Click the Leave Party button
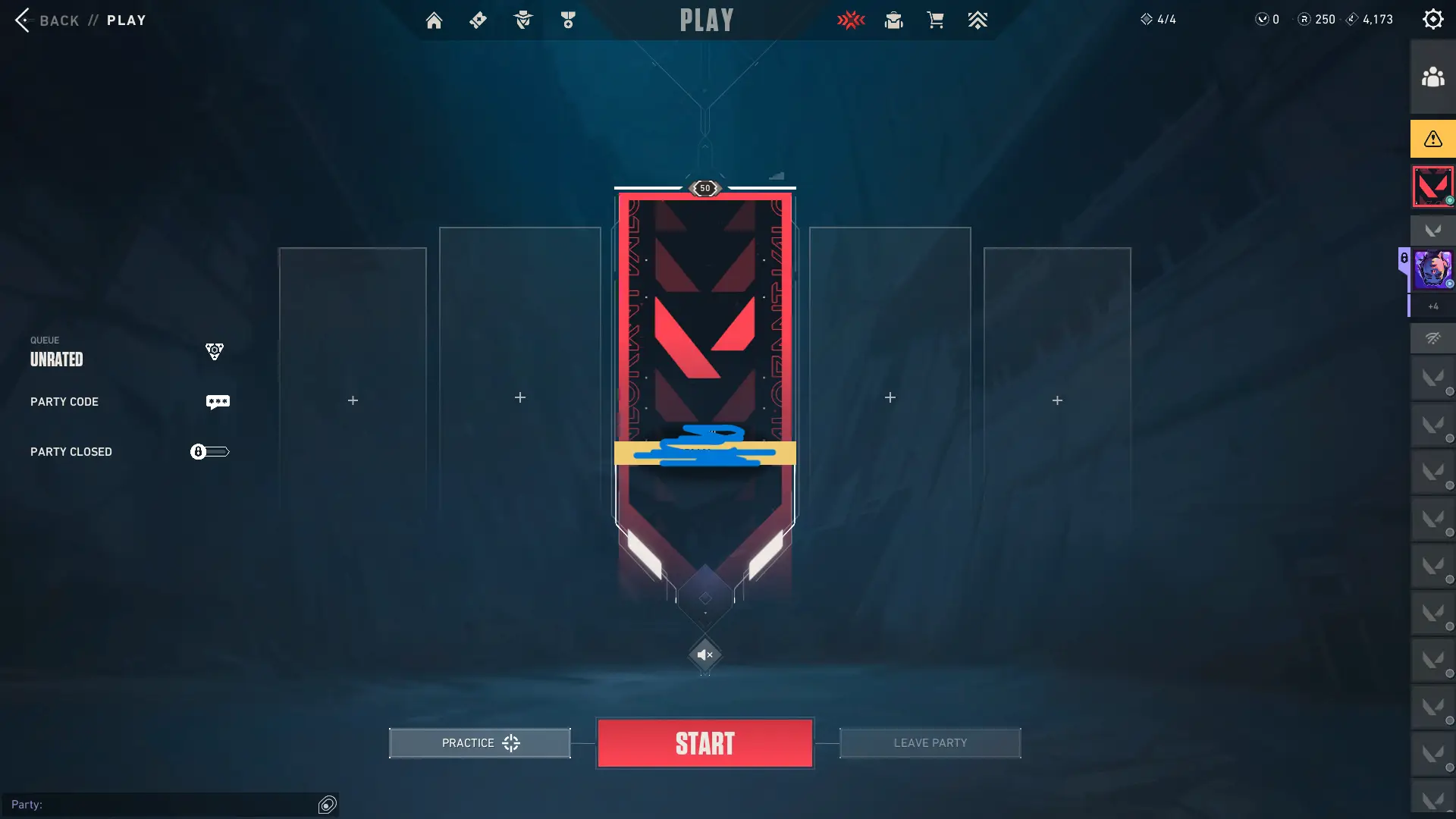 click(930, 743)
